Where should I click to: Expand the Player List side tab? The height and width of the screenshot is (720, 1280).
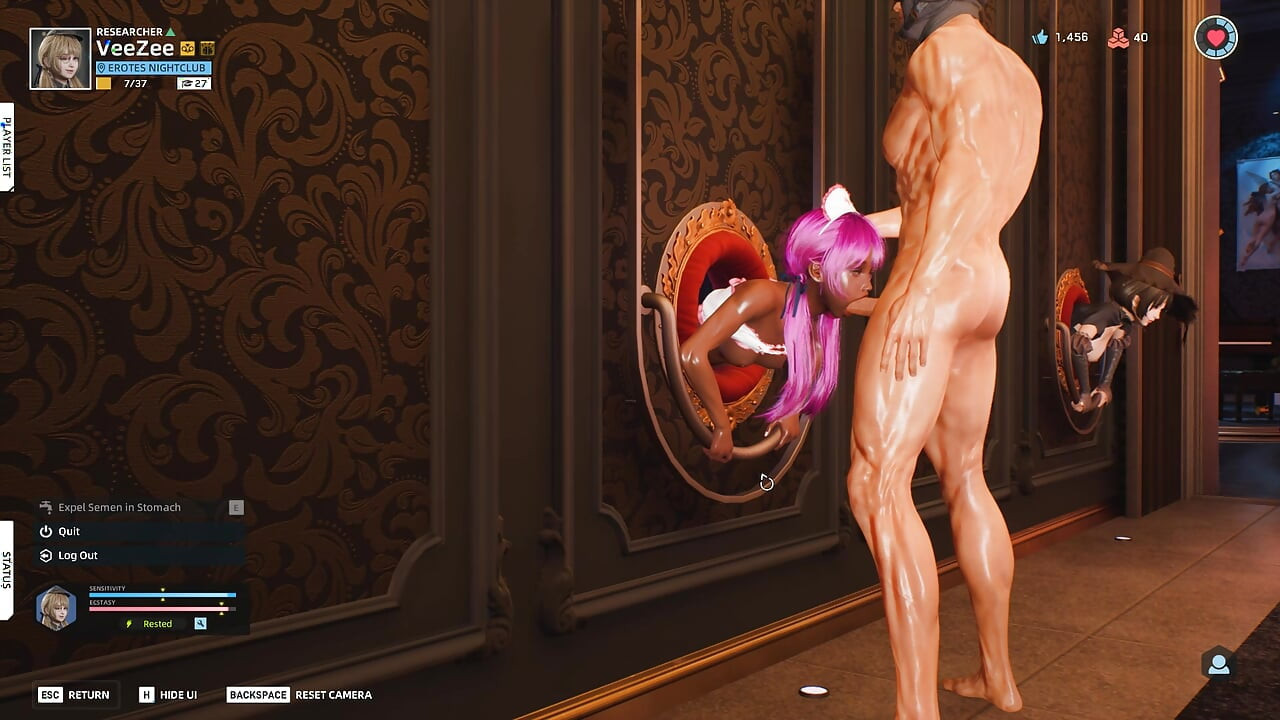tap(8, 143)
